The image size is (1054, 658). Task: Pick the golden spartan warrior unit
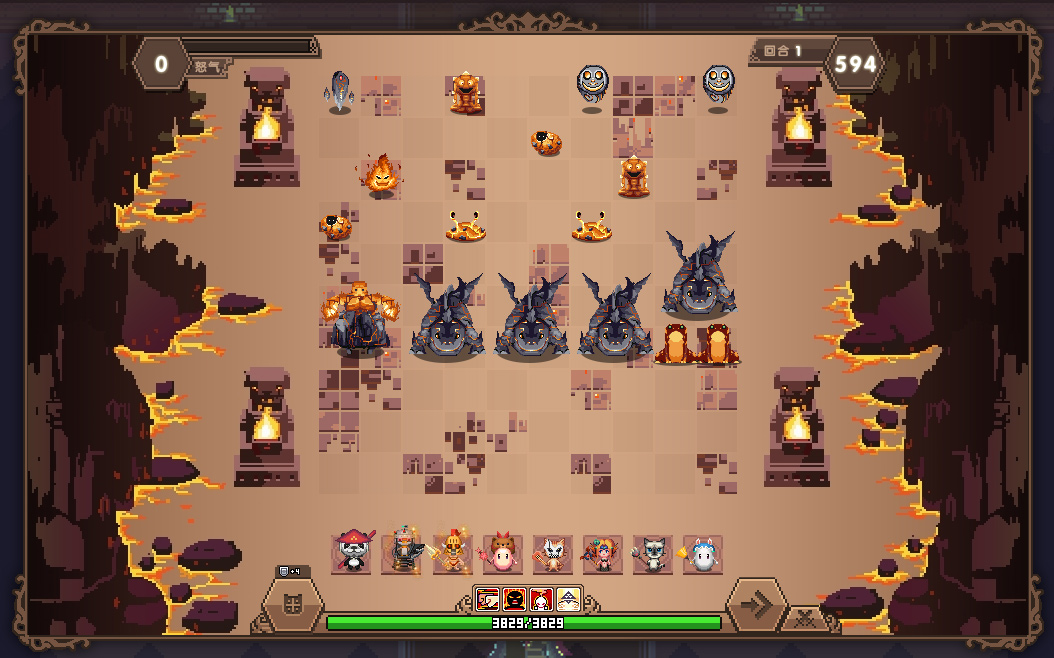452,553
